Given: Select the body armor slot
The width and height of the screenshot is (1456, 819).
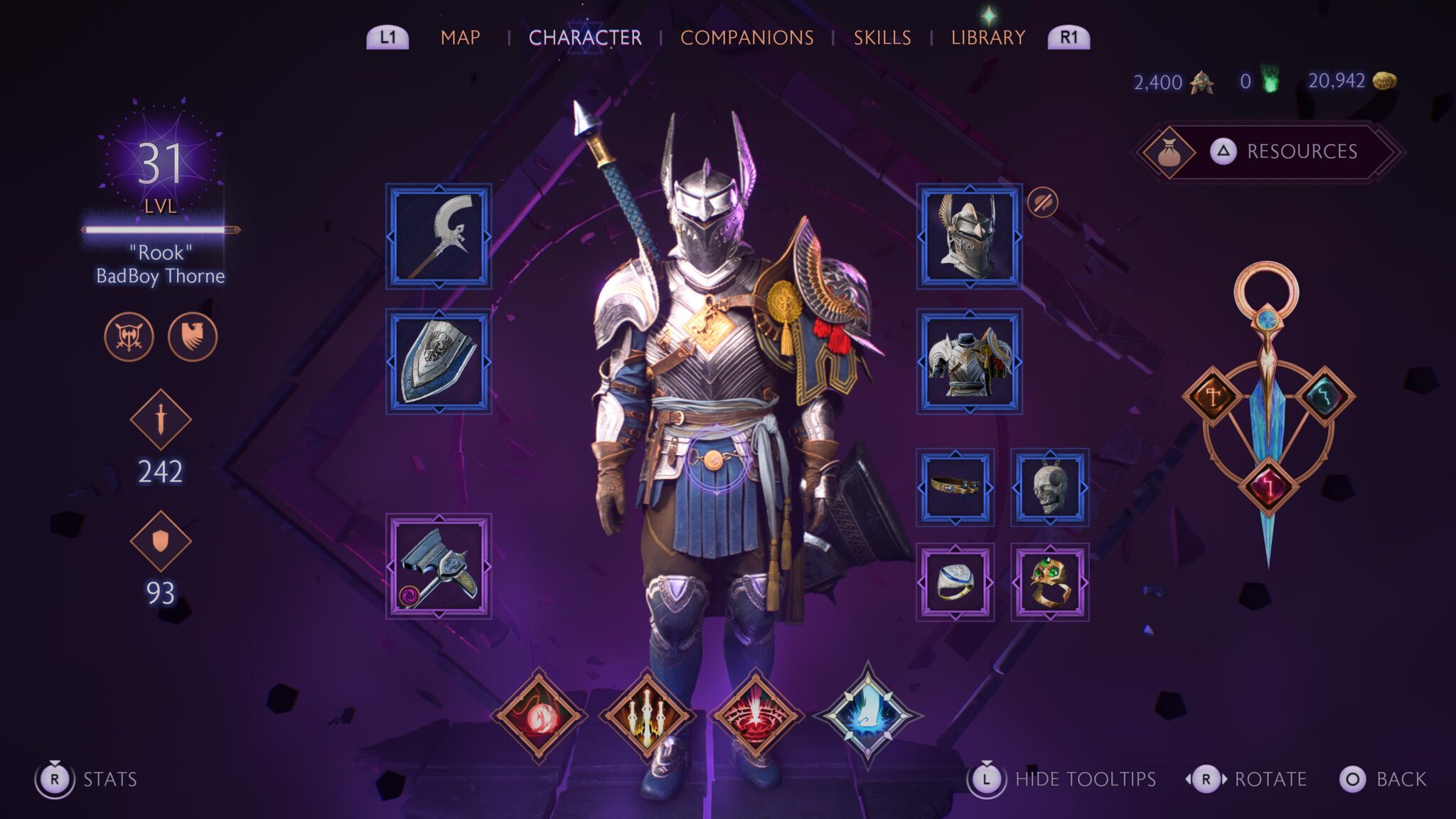Looking at the screenshot, I should tap(969, 361).
